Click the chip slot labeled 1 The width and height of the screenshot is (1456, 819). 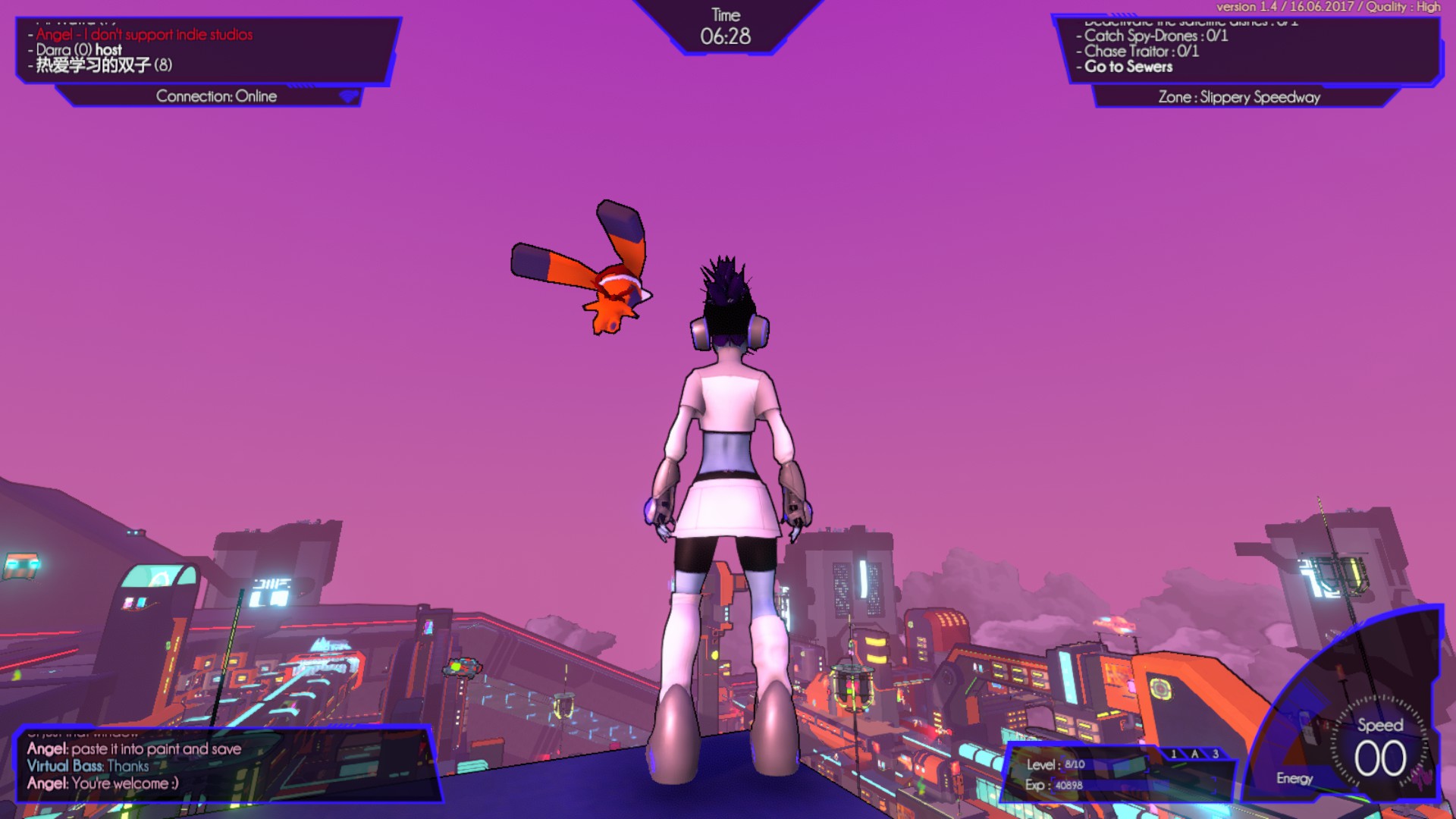pos(1174,754)
